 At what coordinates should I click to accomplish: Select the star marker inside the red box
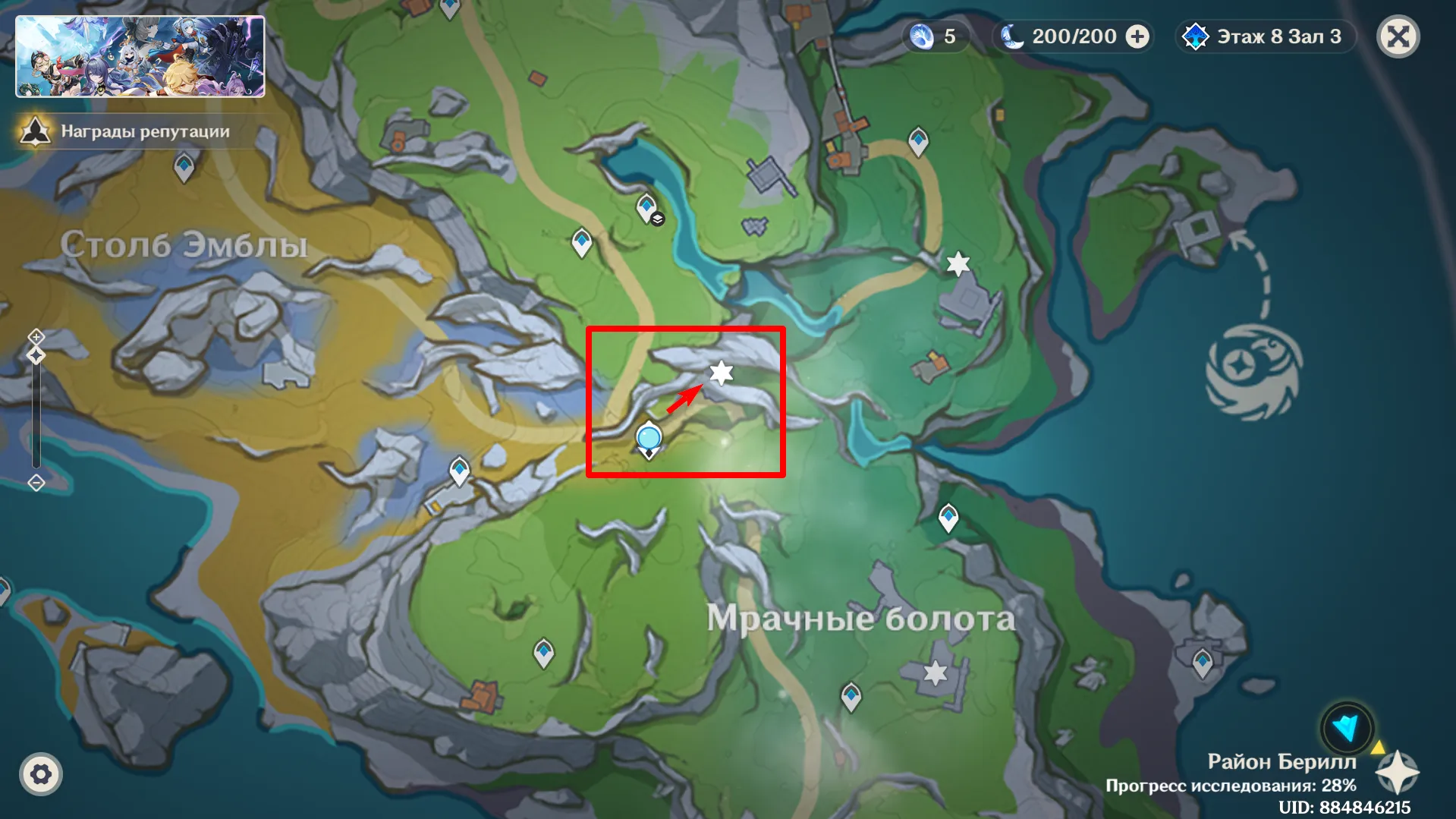pos(722,373)
